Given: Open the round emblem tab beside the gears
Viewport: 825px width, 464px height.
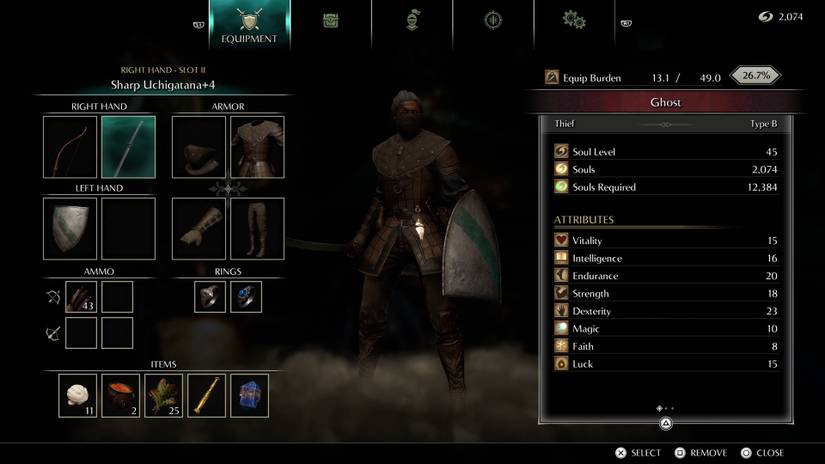Looking at the screenshot, I should [x=492, y=21].
